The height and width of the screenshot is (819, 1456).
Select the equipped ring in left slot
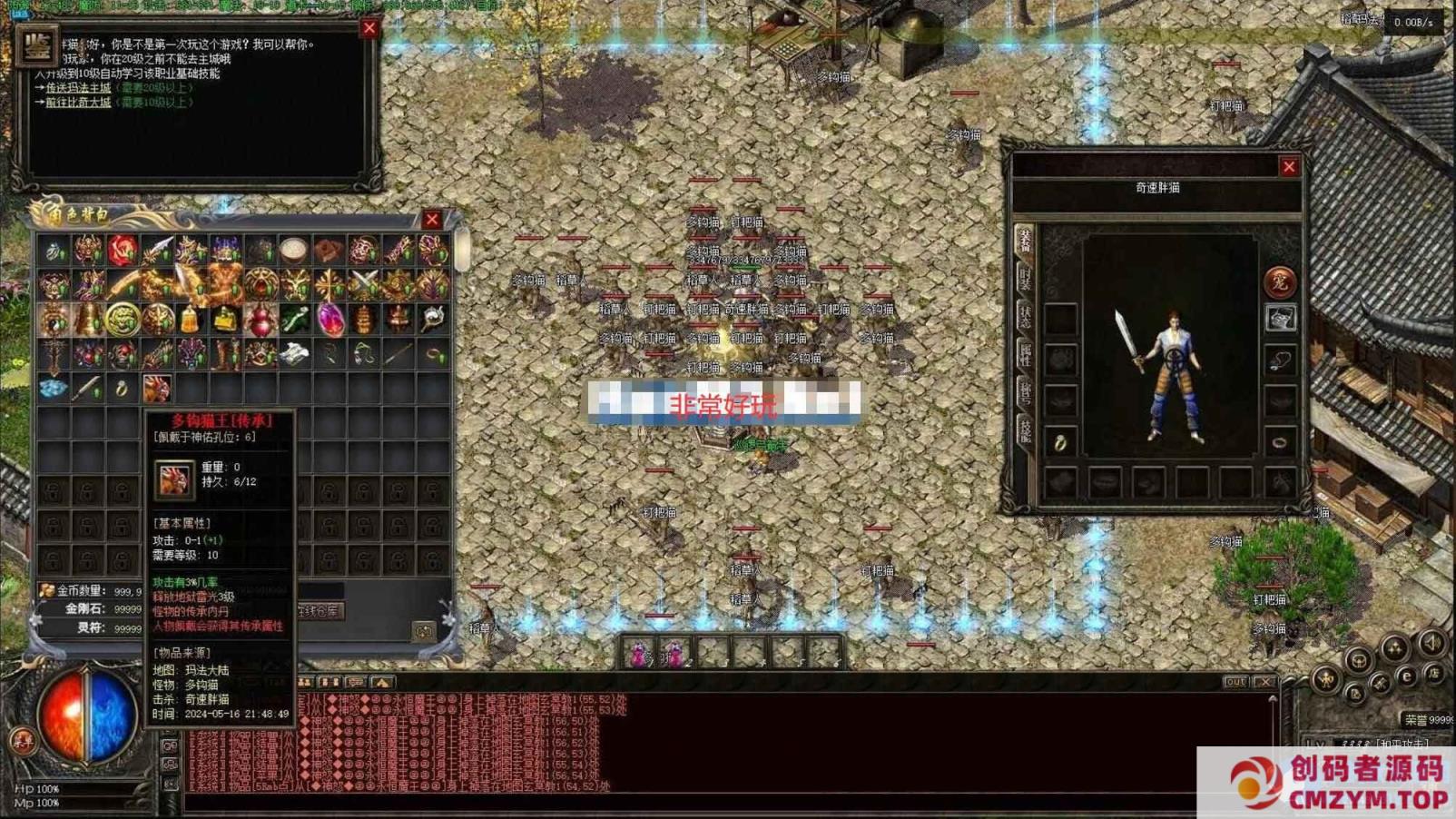[x=1059, y=443]
